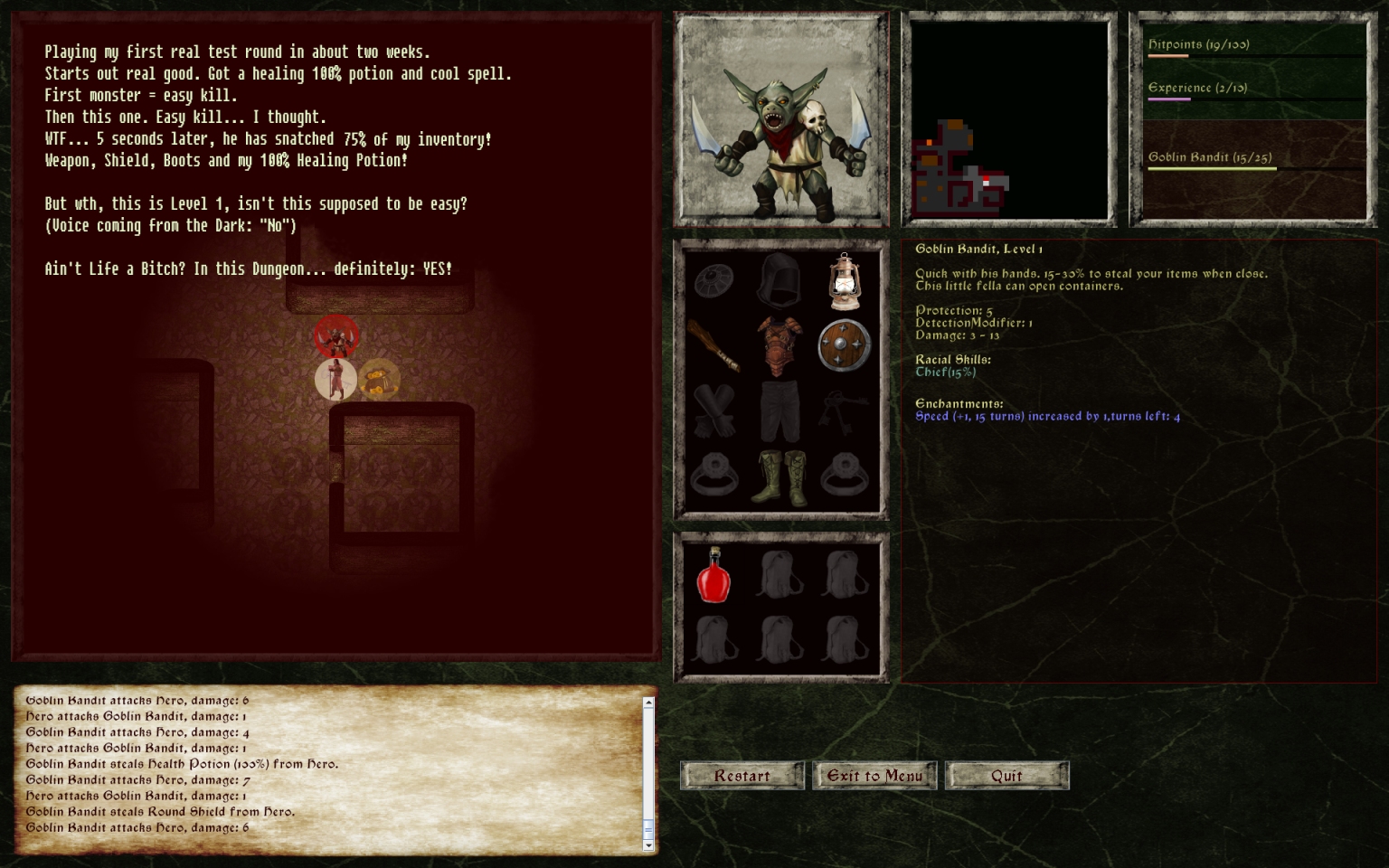Click the wooden club weapon slot
This screenshot has height=868, width=1389.
coord(713,346)
